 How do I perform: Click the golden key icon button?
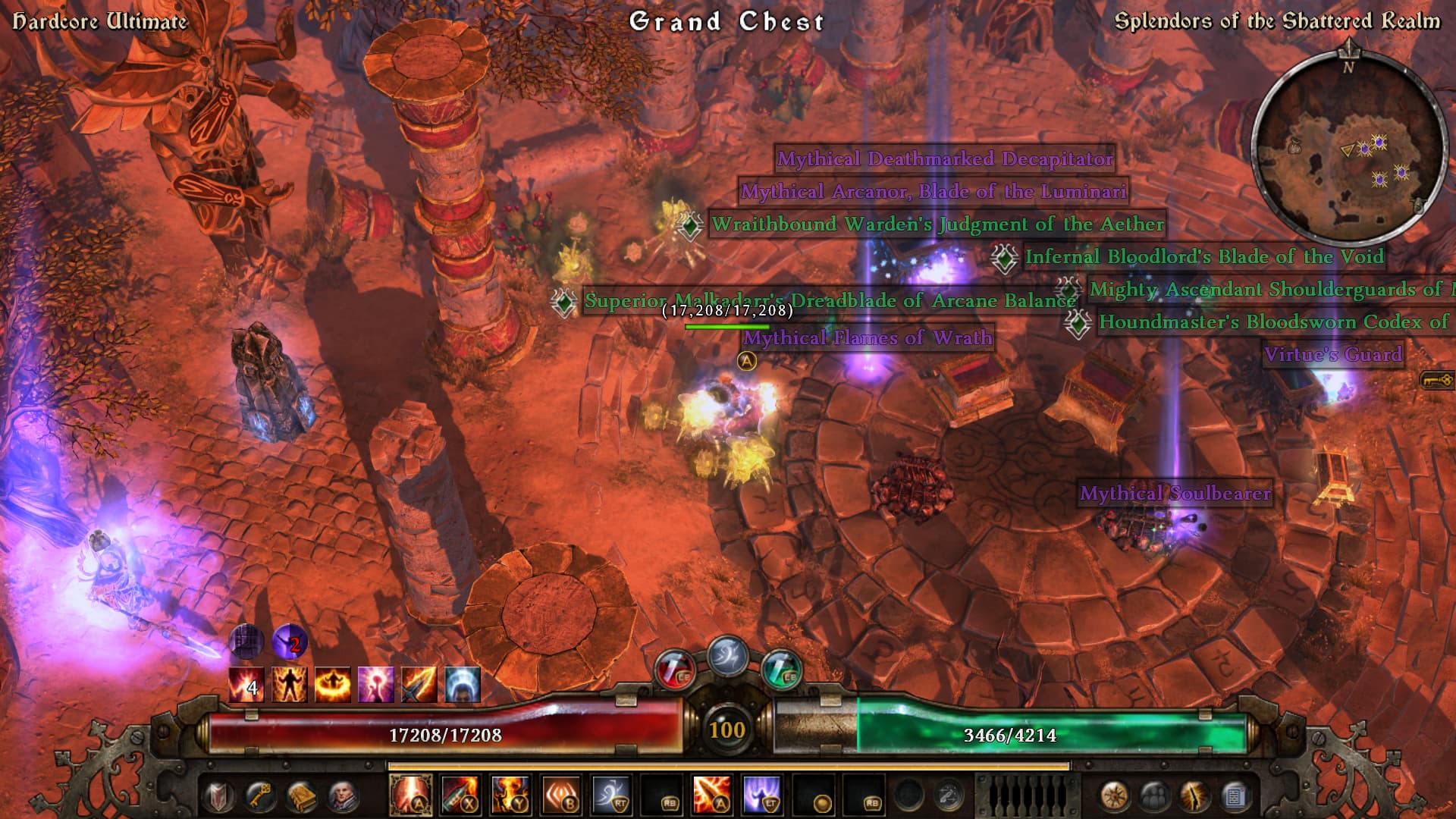coord(260,796)
